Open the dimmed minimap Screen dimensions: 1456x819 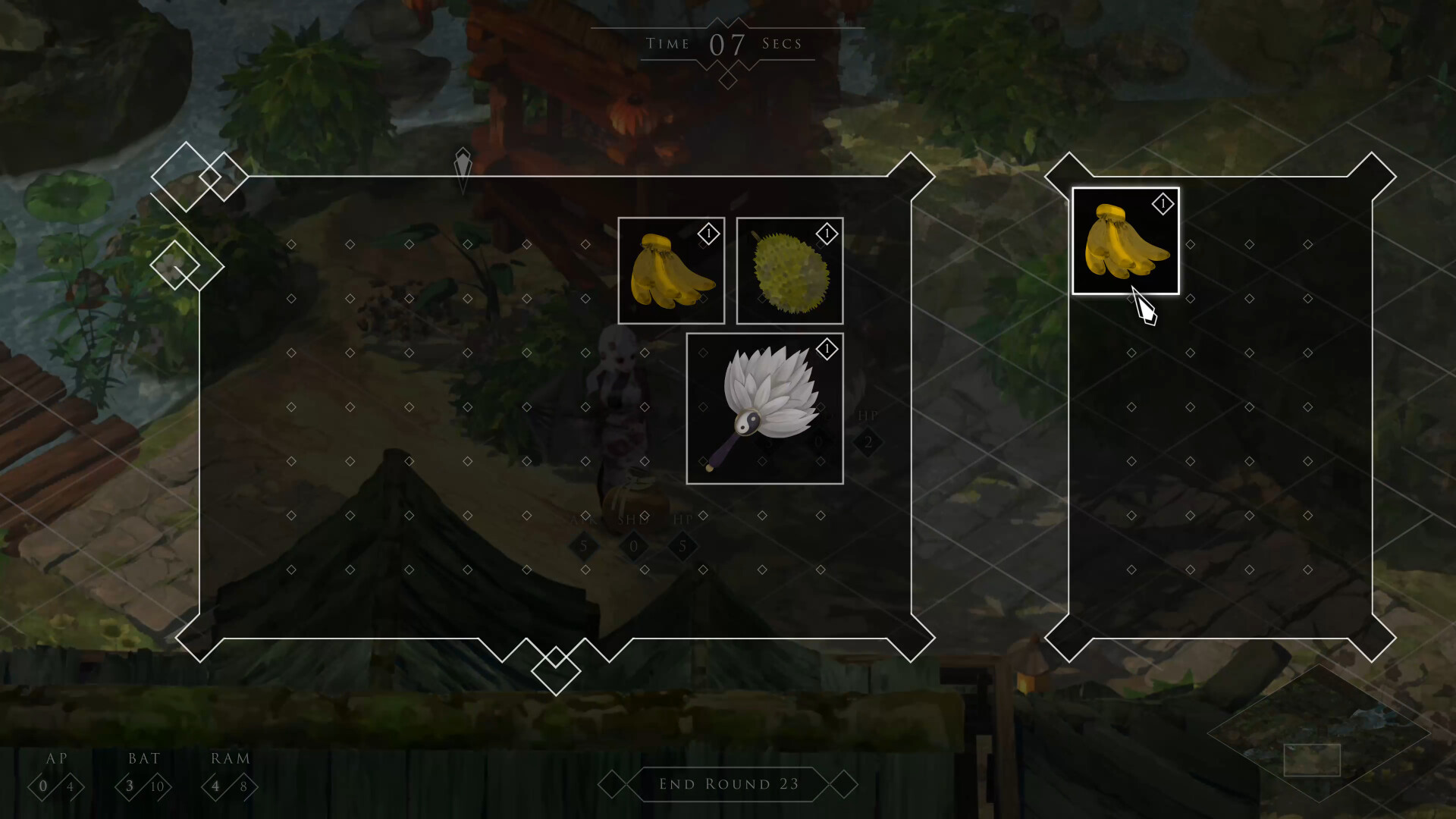tap(1318, 734)
